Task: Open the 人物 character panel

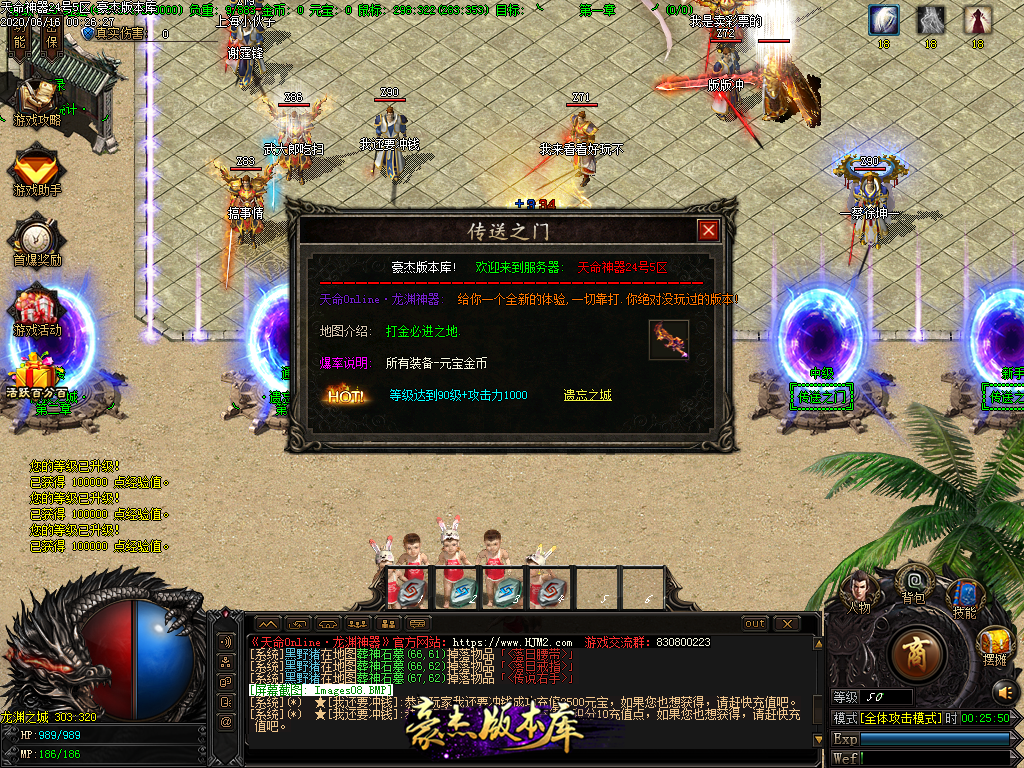Action: pos(859,590)
